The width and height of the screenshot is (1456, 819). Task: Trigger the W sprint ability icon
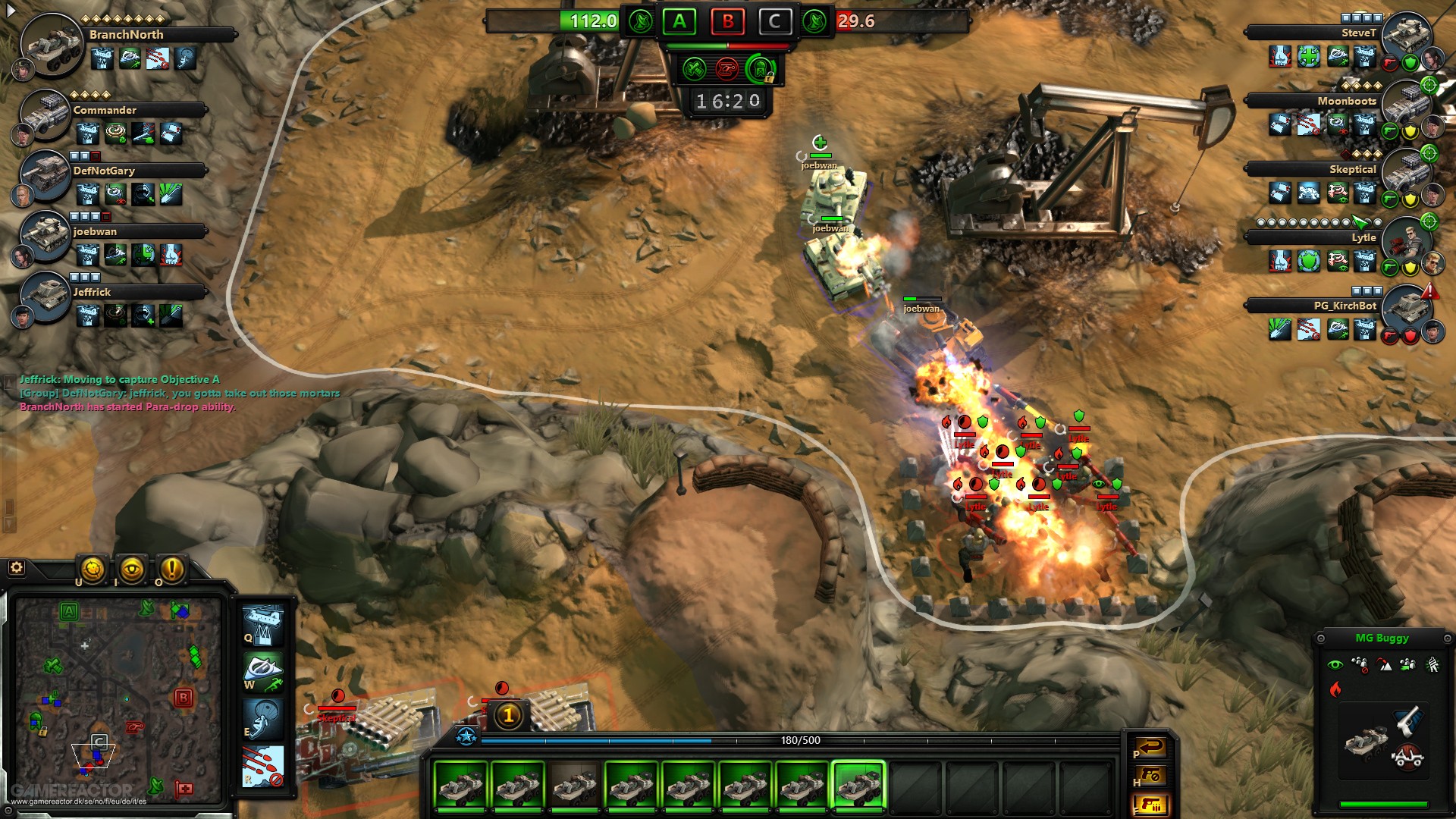263,672
